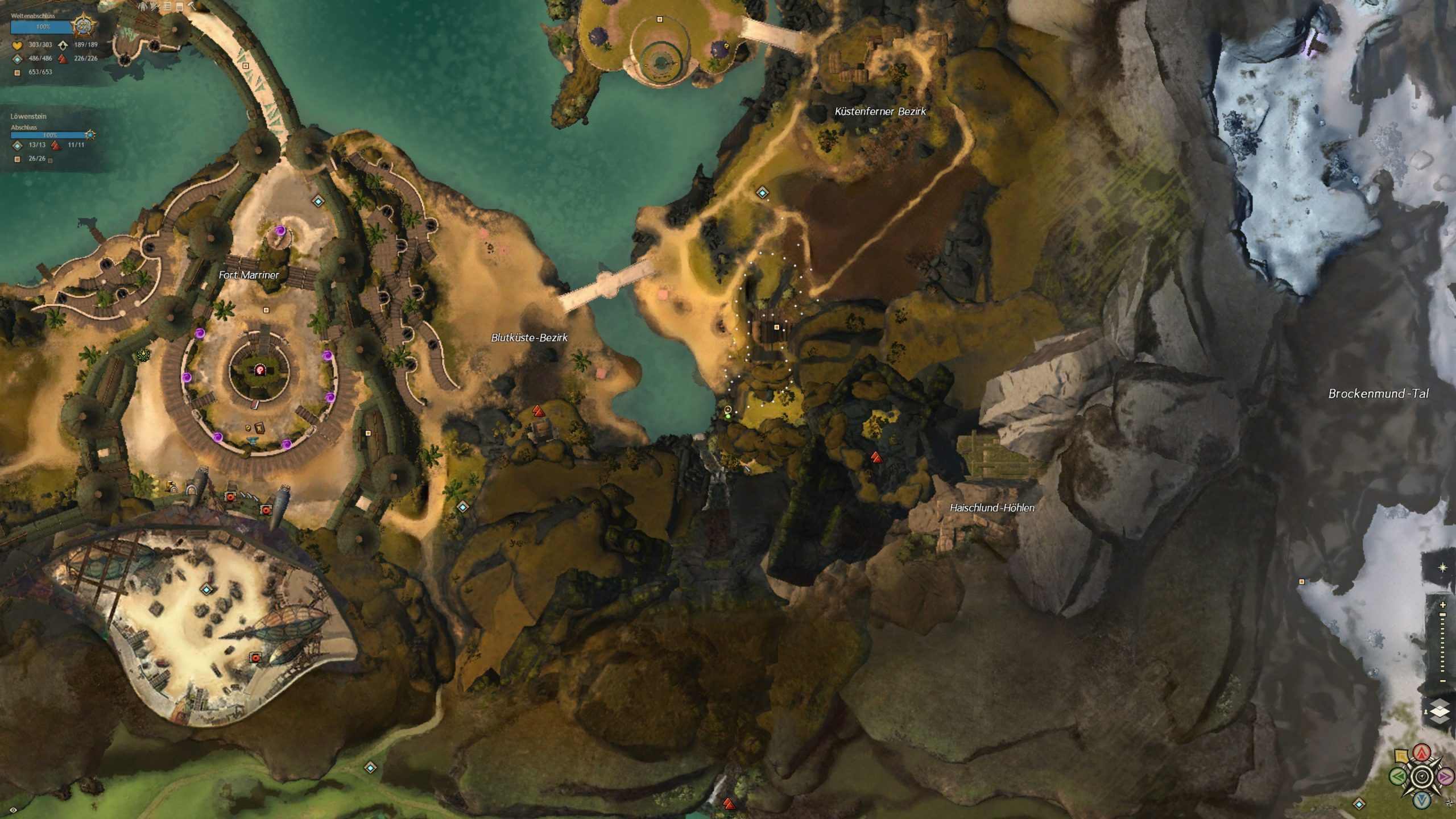Open the map legend eye icon
Image resolution: width=1456 pixels, height=819 pixels.
pos(13,809)
